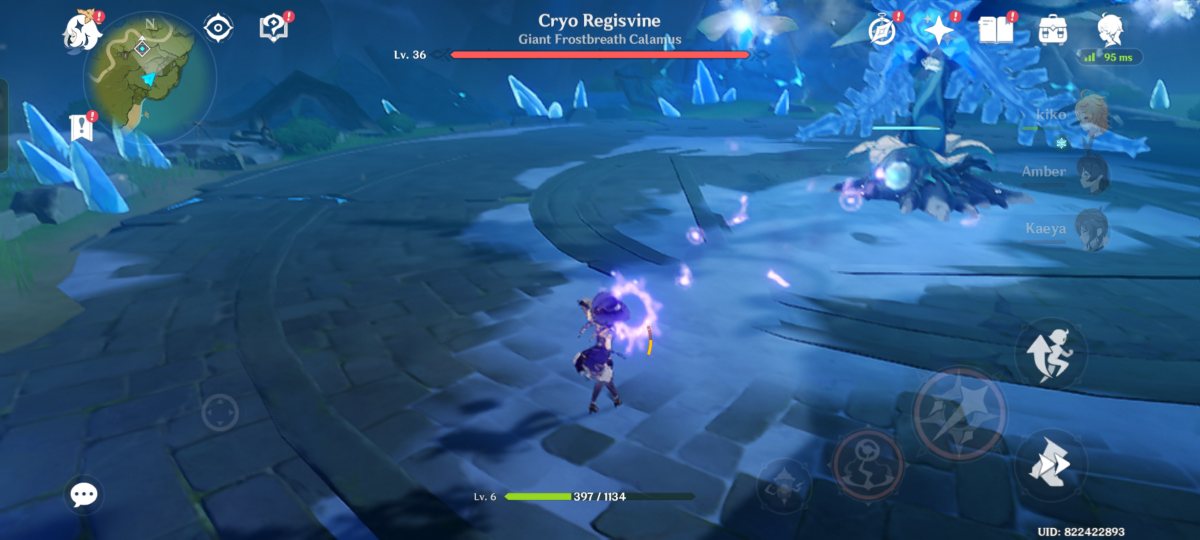The image size is (1200, 540).
Task: Open the backpack inventory
Action: click(x=1052, y=30)
